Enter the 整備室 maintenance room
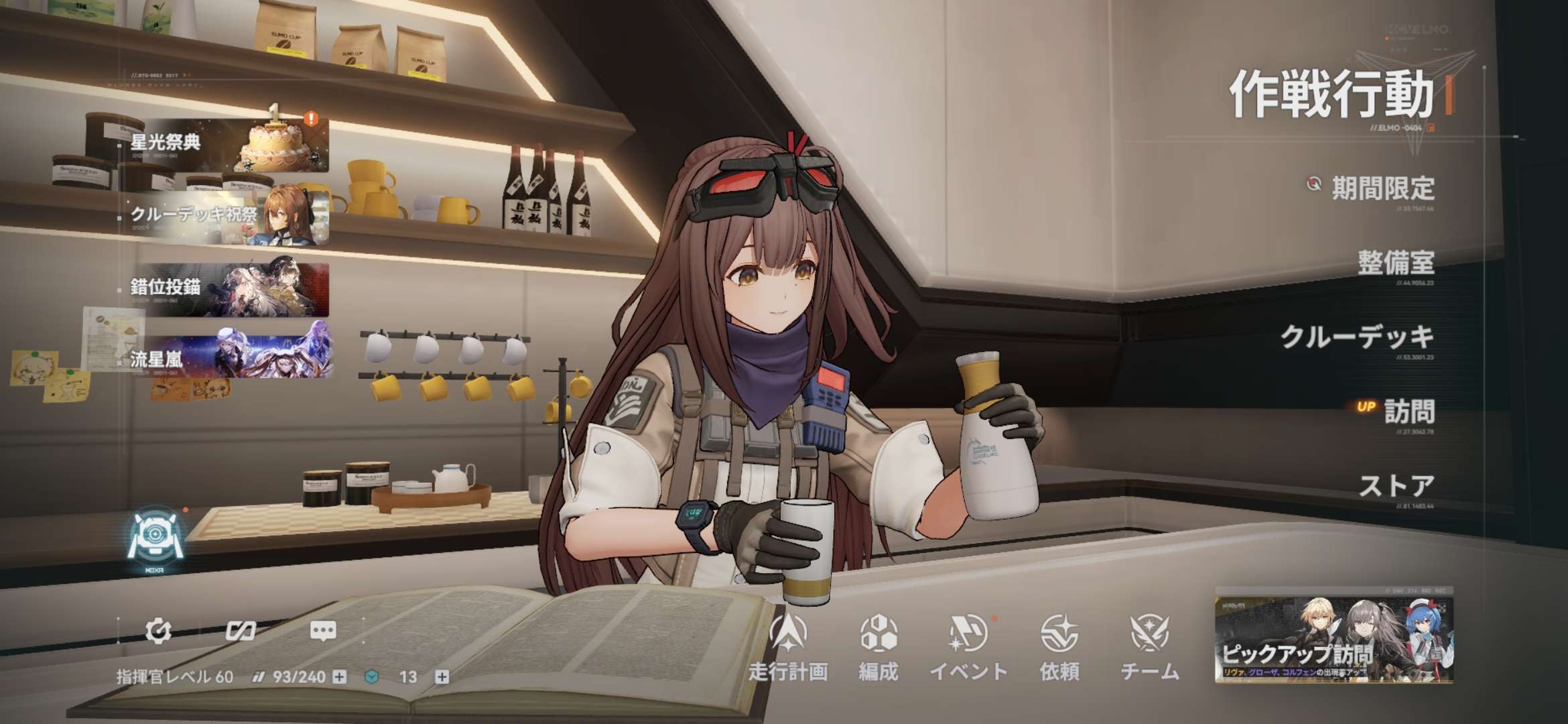 [x=1395, y=262]
